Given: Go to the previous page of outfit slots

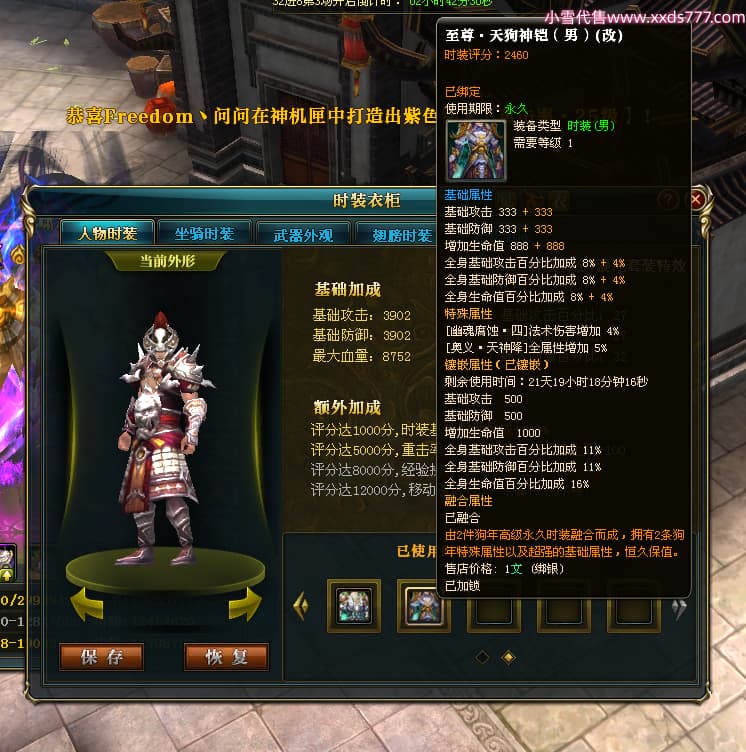Looking at the screenshot, I should pos(300,605).
